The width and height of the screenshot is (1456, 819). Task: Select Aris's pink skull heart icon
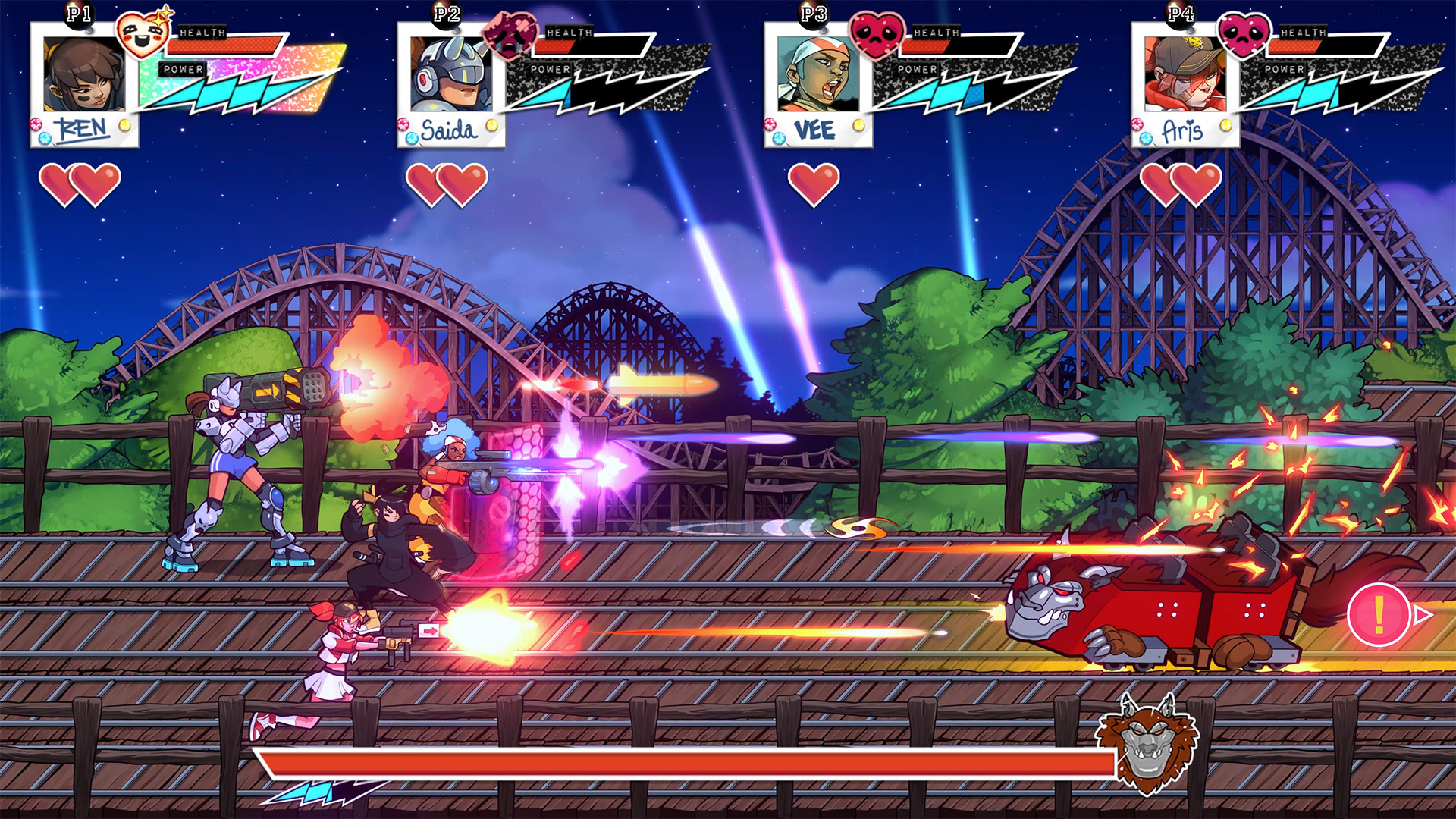[1244, 35]
